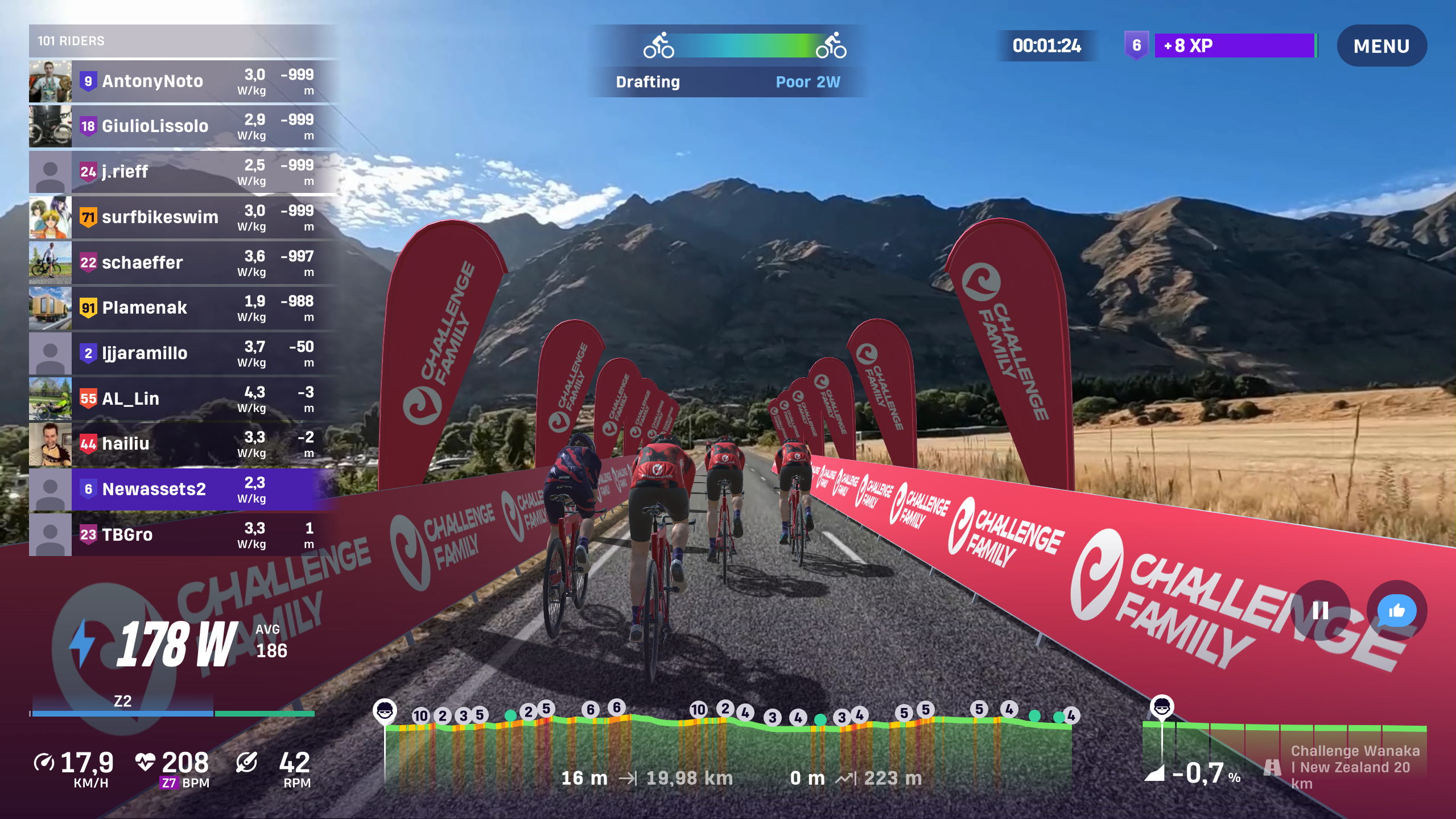Click the elapsed time display 00:01:24

(1047, 46)
